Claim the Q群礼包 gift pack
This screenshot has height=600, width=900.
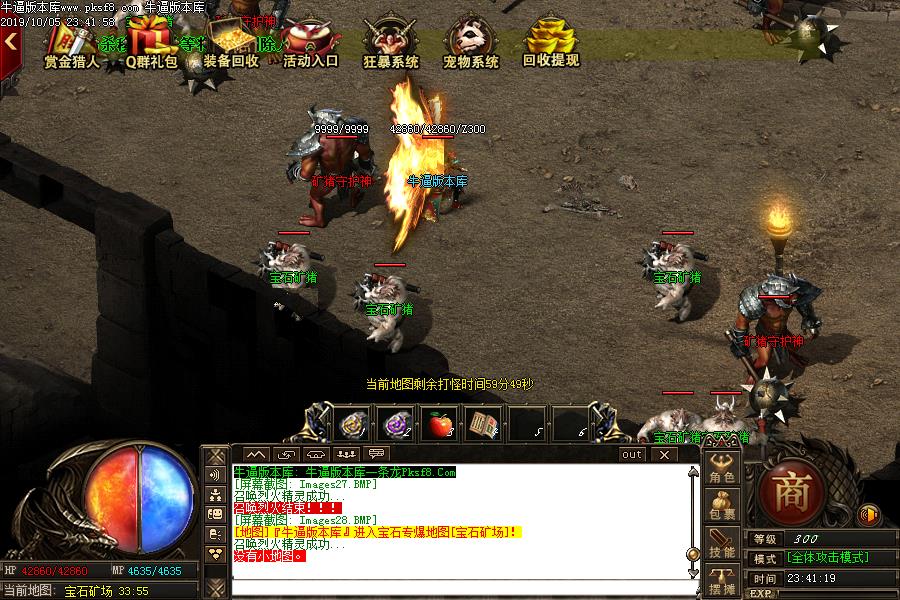[151, 45]
